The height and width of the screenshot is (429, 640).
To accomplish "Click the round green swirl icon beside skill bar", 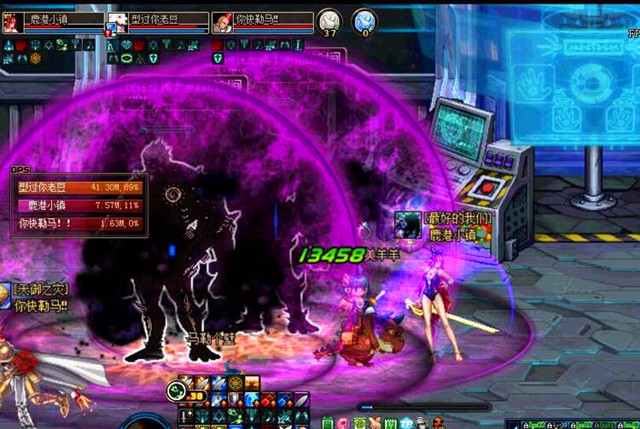I will point(177,391).
